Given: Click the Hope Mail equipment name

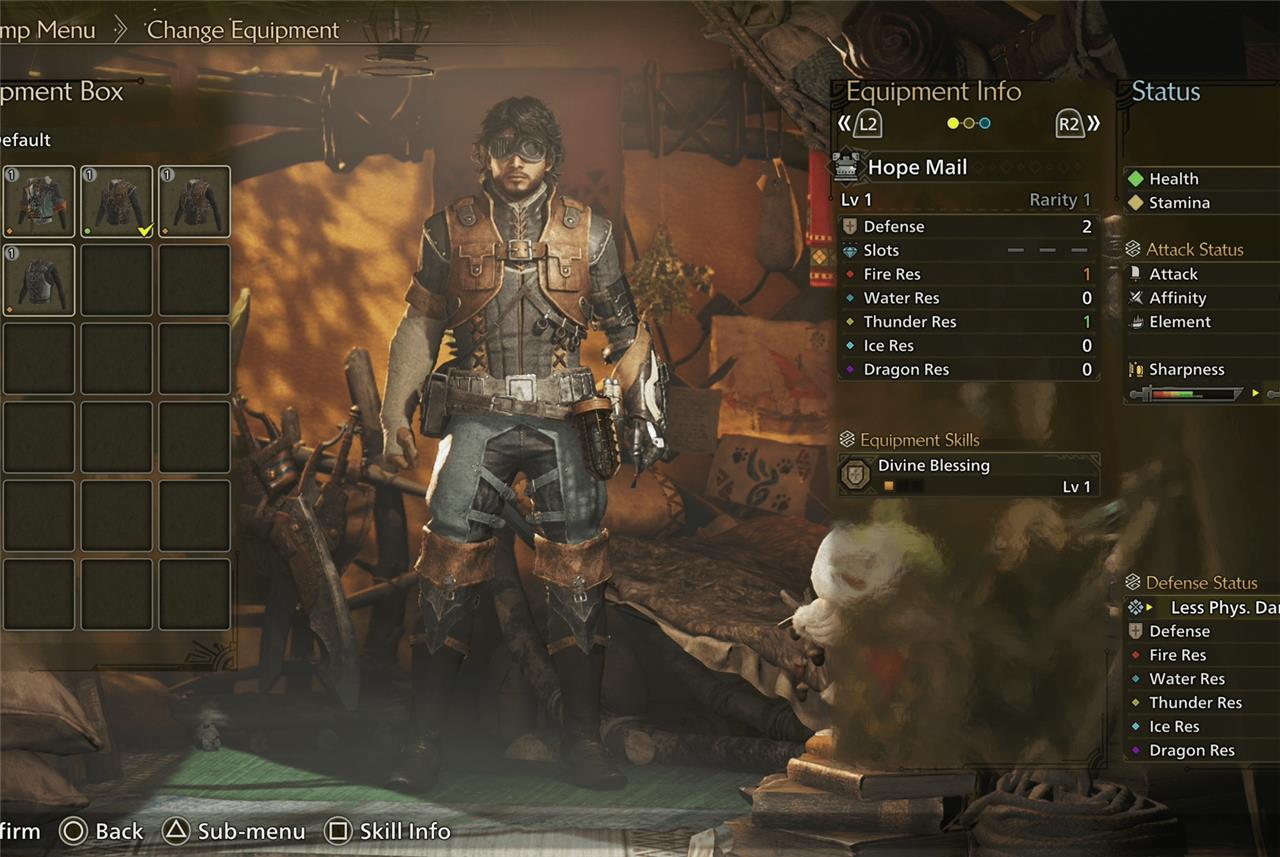Looking at the screenshot, I should [x=917, y=167].
